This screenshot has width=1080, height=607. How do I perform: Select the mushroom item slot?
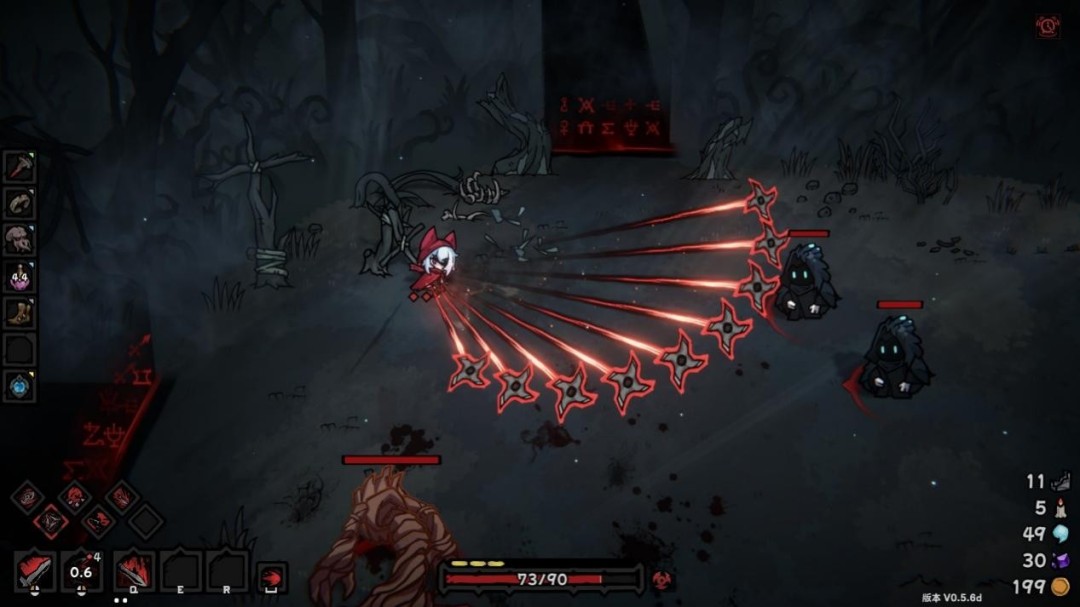point(20,240)
